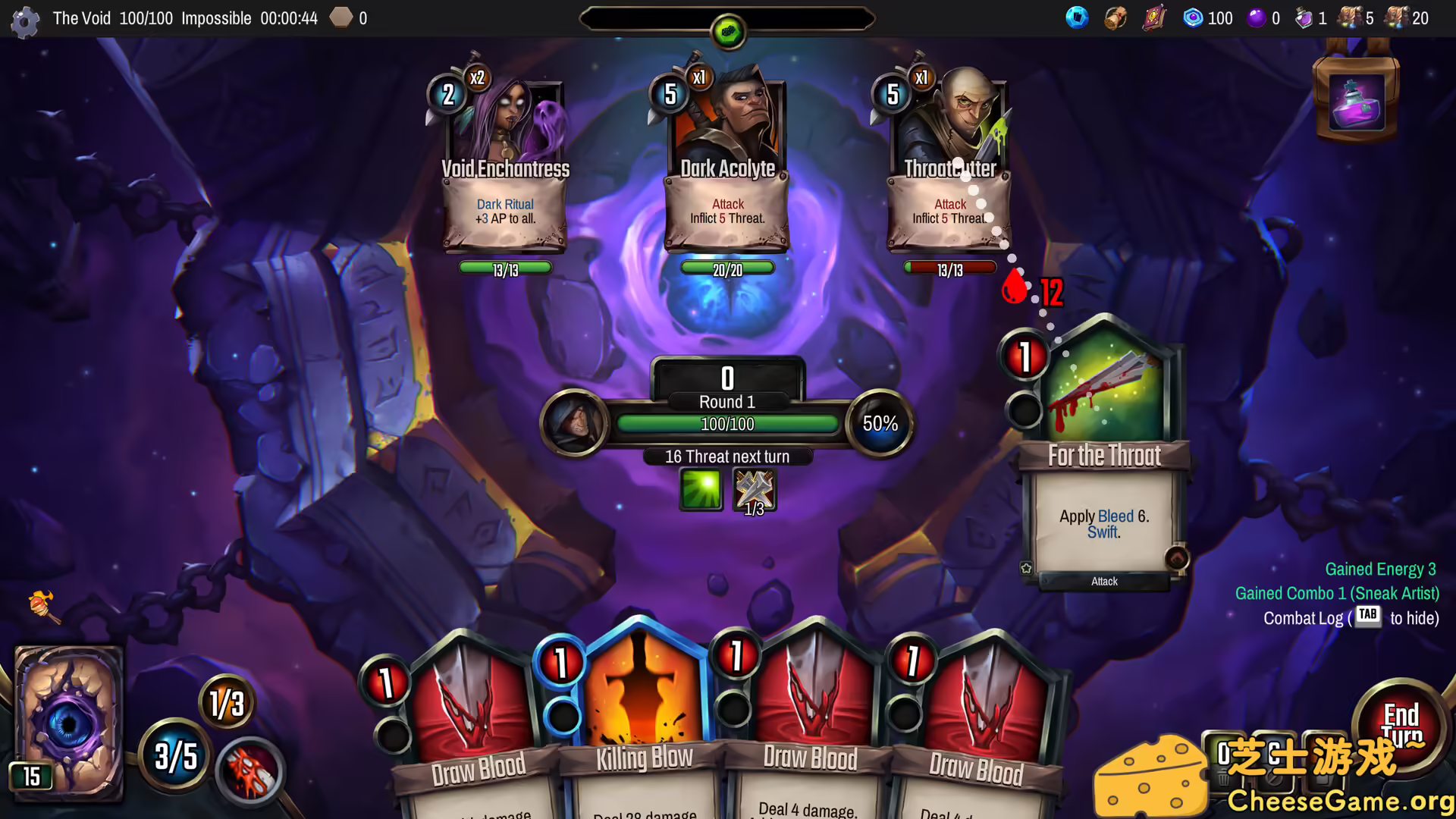Image resolution: width=1456 pixels, height=819 pixels.
Task: Open the blue gem card collection icon
Action: pyautogui.click(x=1077, y=17)
